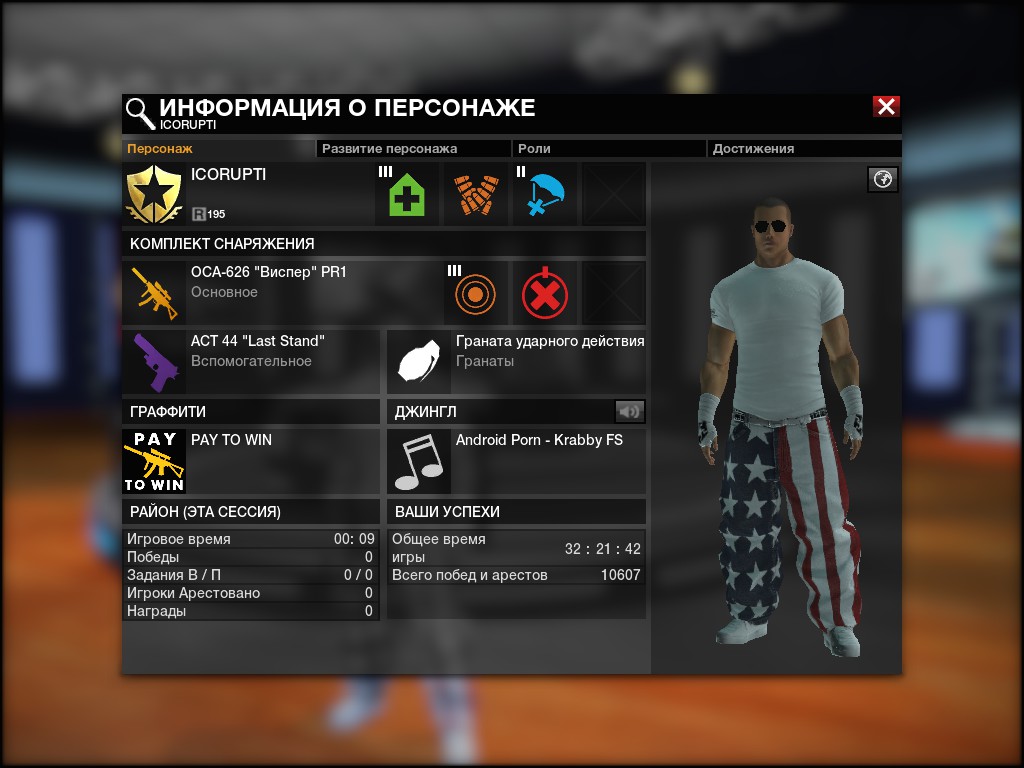The width and height of the screenshot is (1024, 768).
Task: Select the orange ammo bandolier modifier
Action: [475, 194]
